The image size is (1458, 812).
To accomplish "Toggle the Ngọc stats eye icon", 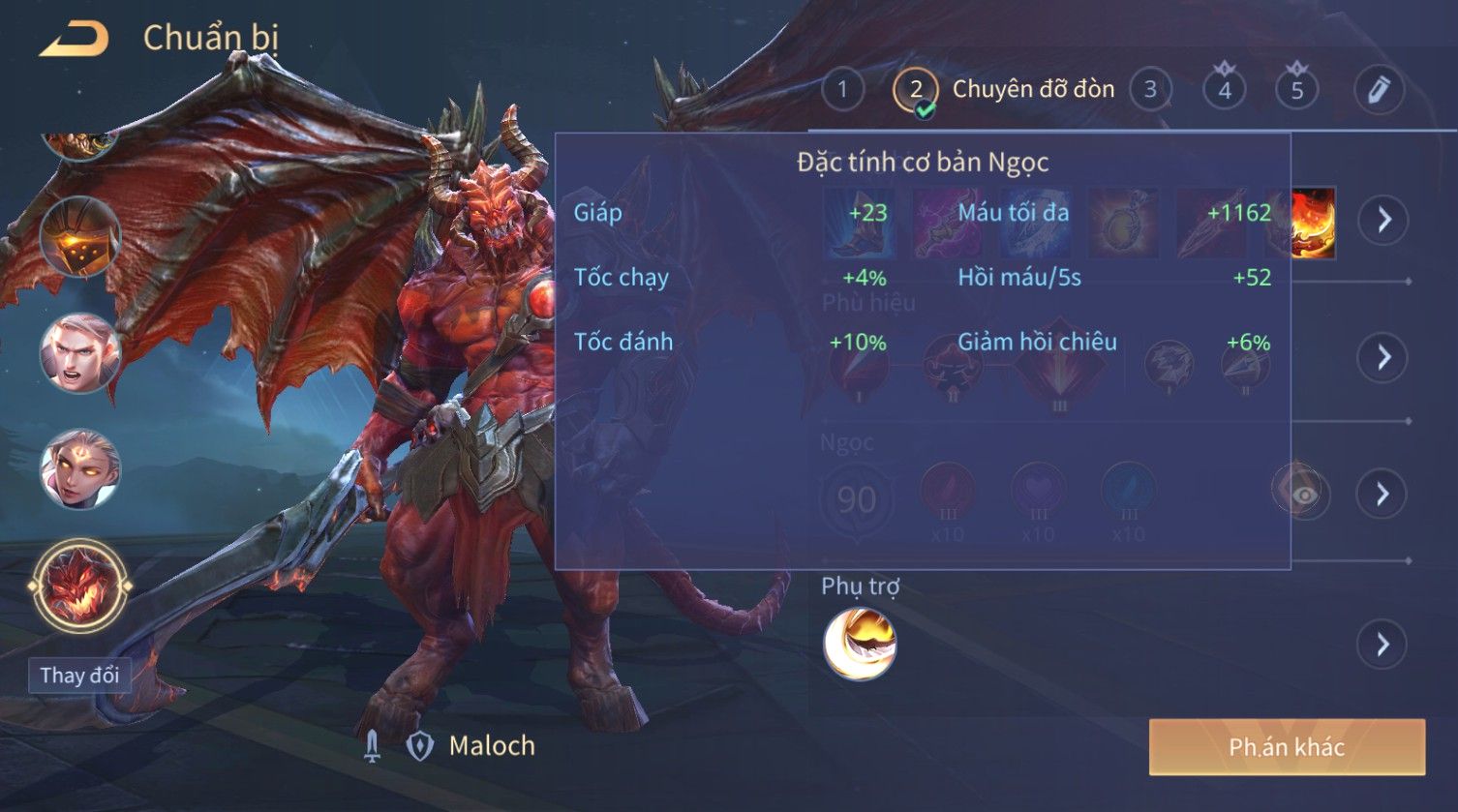I will 1304,495.
